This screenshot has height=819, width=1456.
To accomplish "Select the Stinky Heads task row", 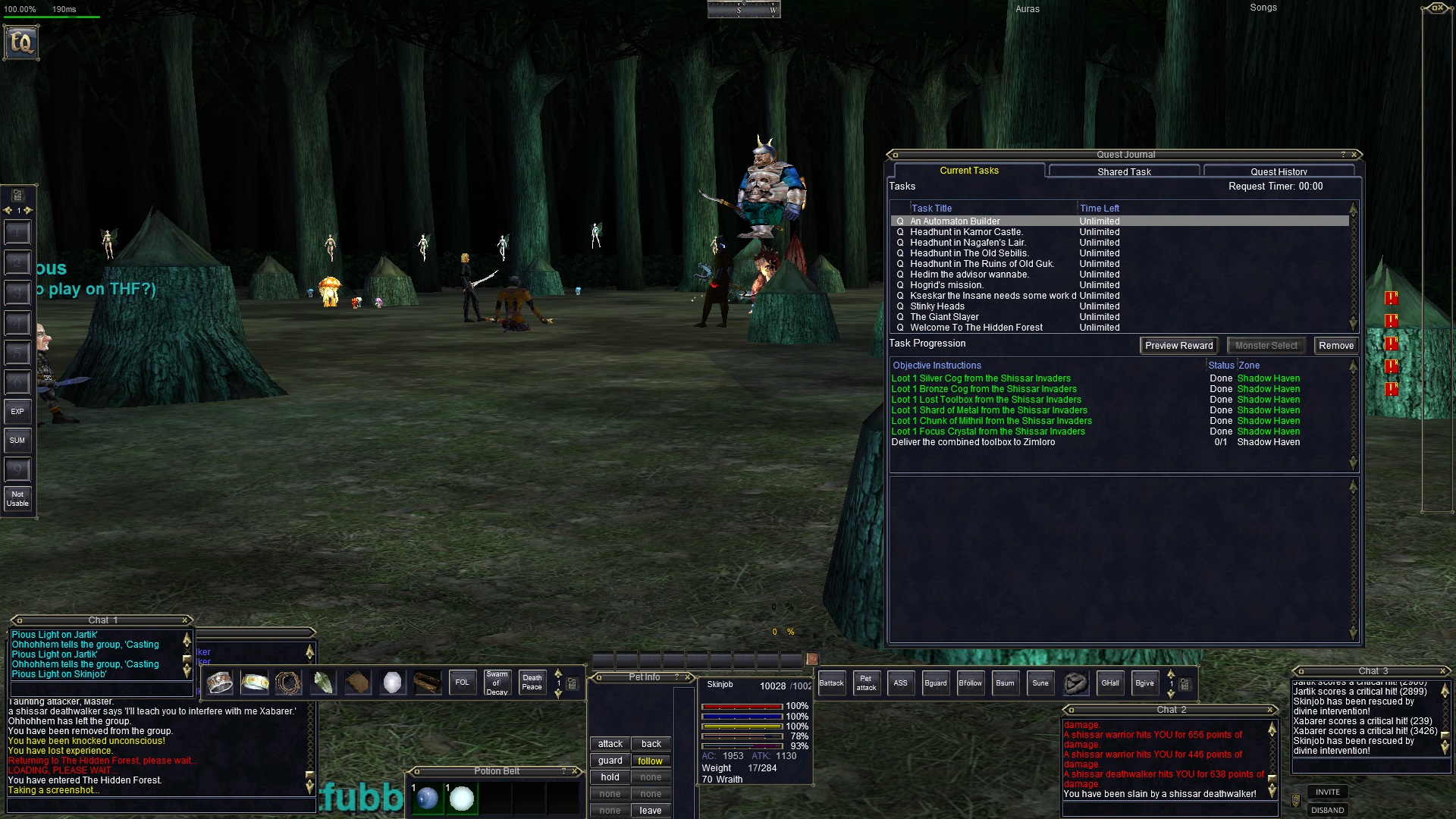I will 937,306.
